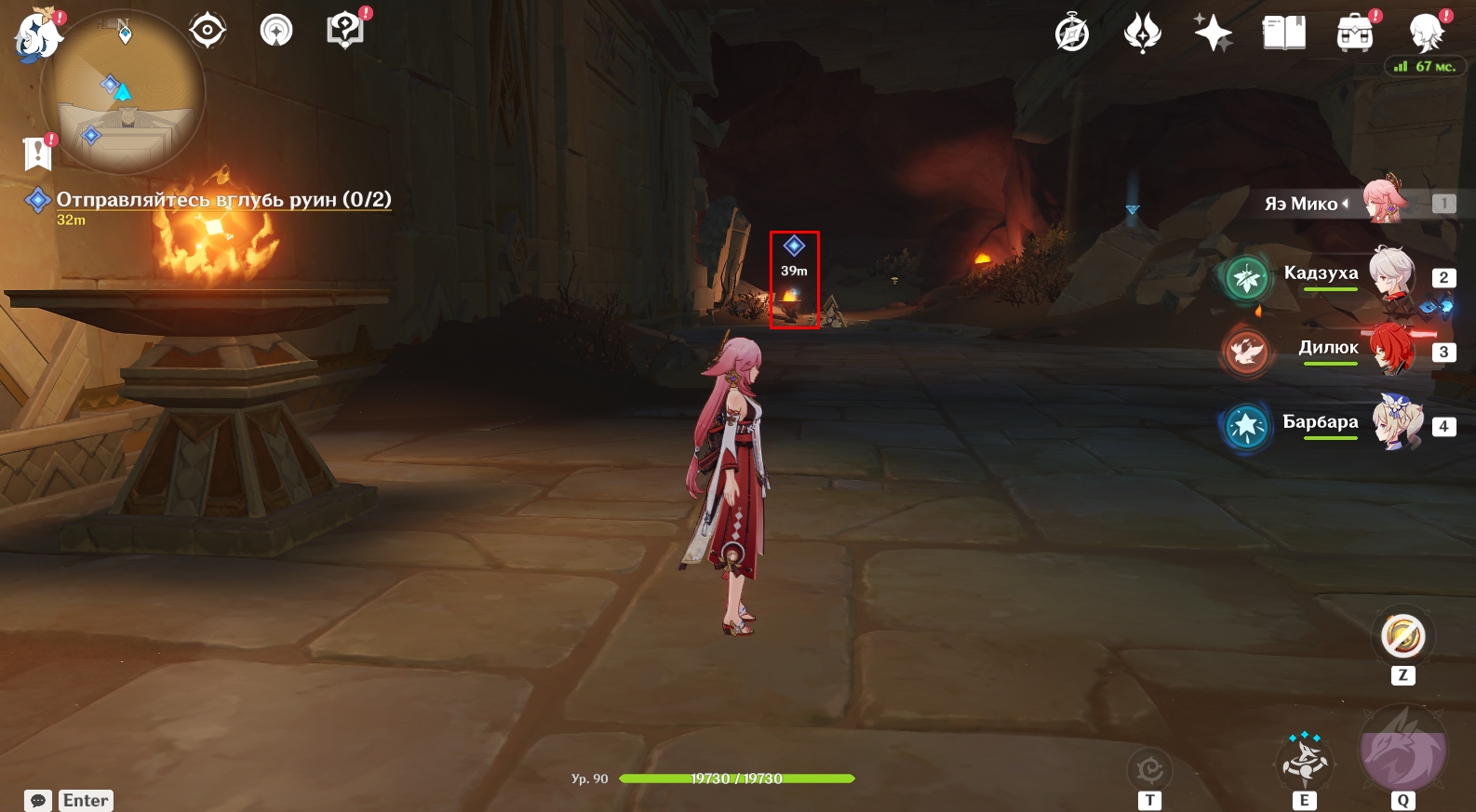The image size is (1476, 812).
Task: Open the inventory backpack icon
Action: (x=1355, y=33)
